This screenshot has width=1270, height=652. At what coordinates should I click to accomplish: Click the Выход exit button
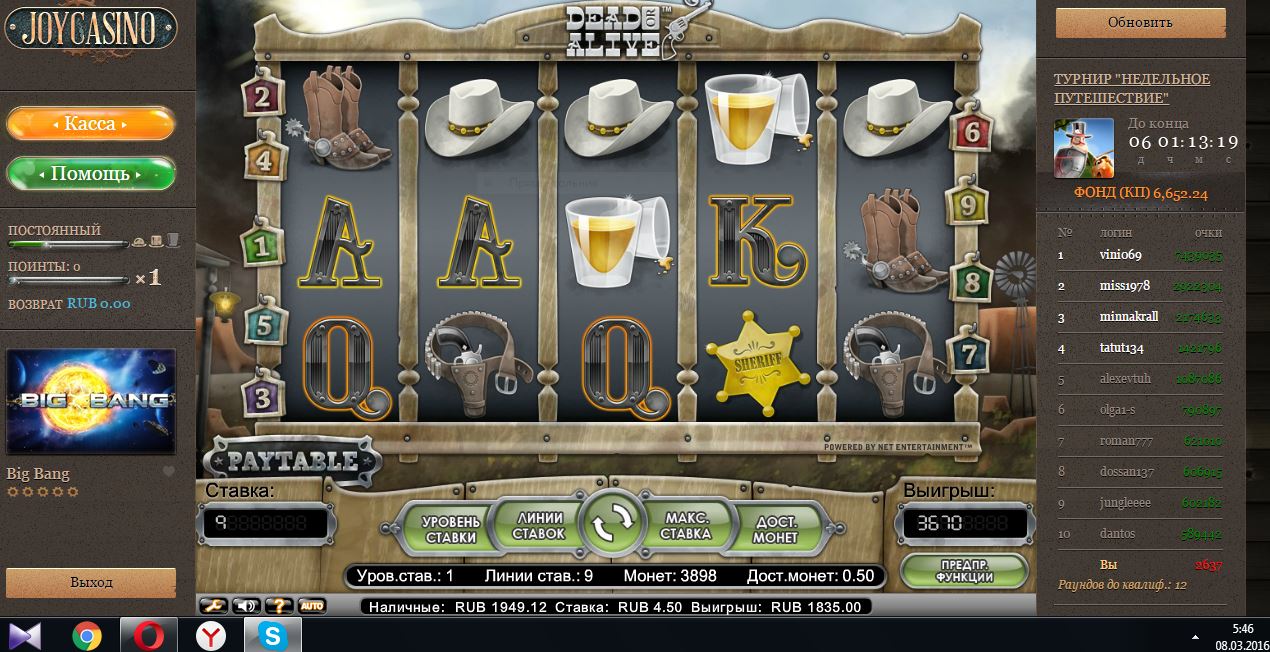[x=91, y=582]
